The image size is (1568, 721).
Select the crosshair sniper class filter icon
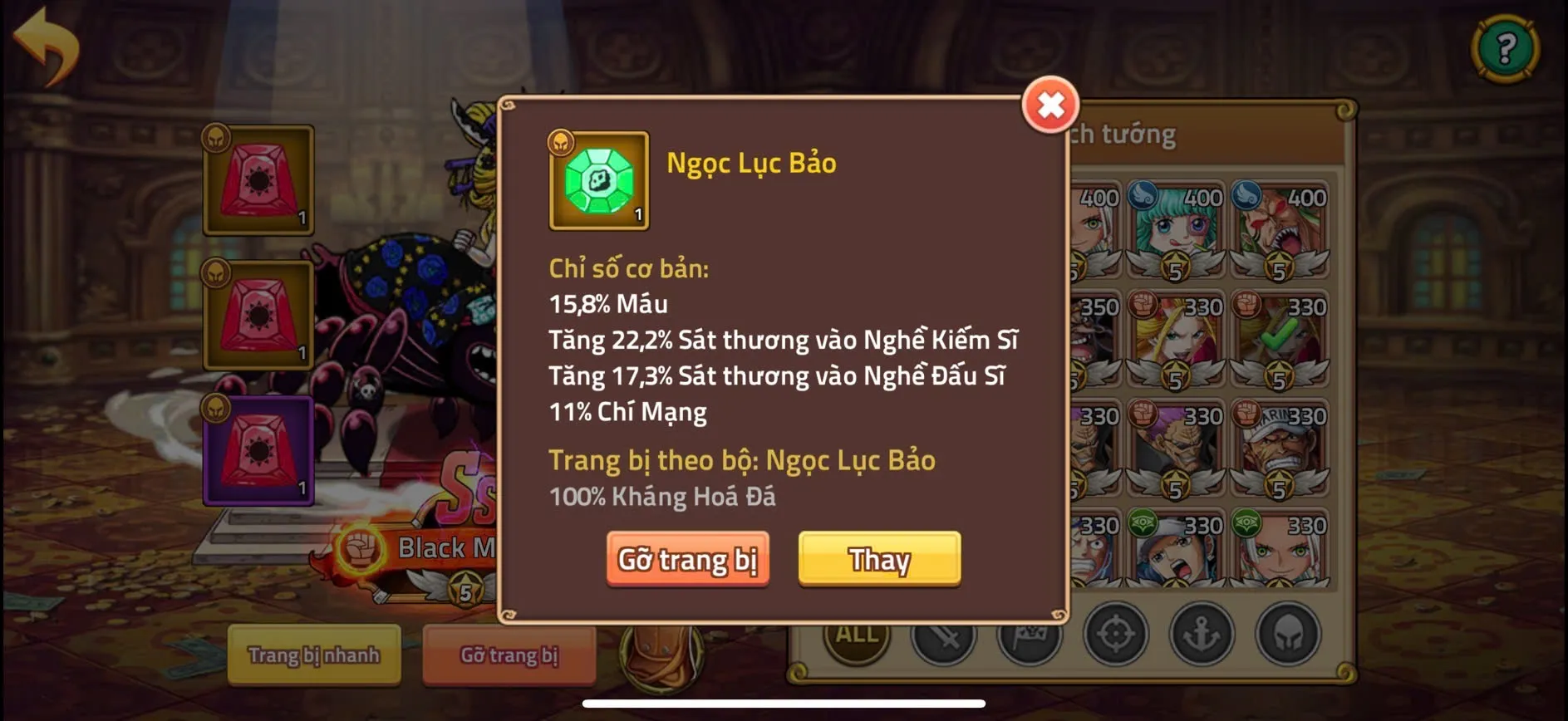[x=1118, y=635]
